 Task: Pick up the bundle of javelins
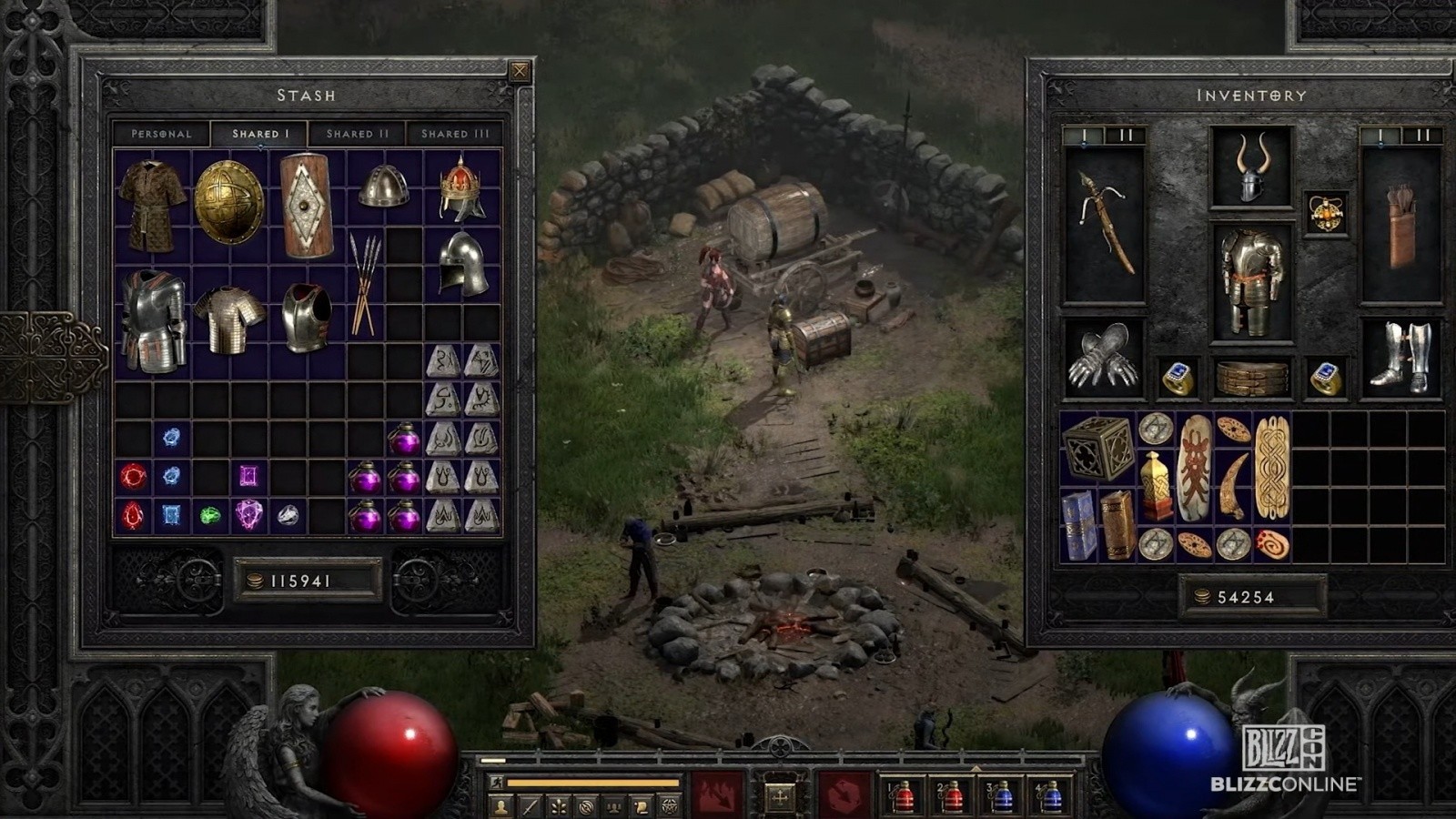click(365, 282)
